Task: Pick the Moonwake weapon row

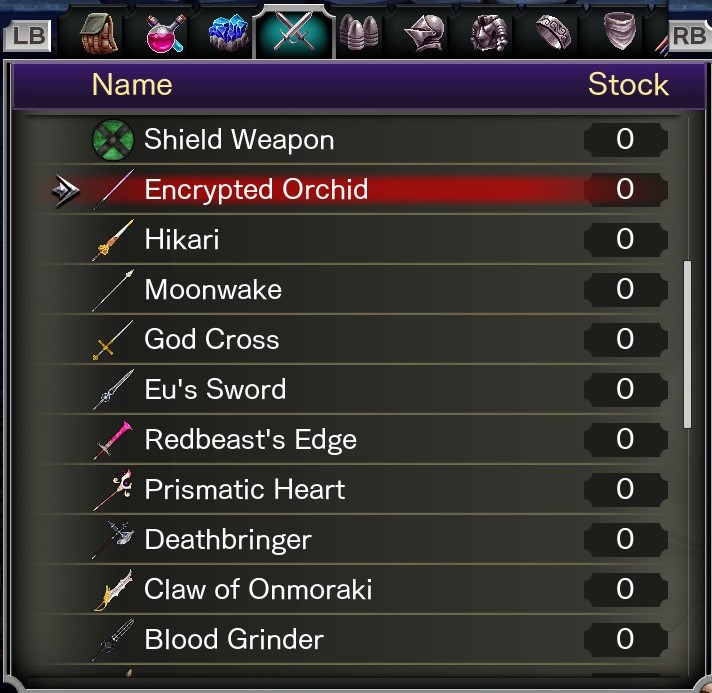Action: click(x=213, y=289)
